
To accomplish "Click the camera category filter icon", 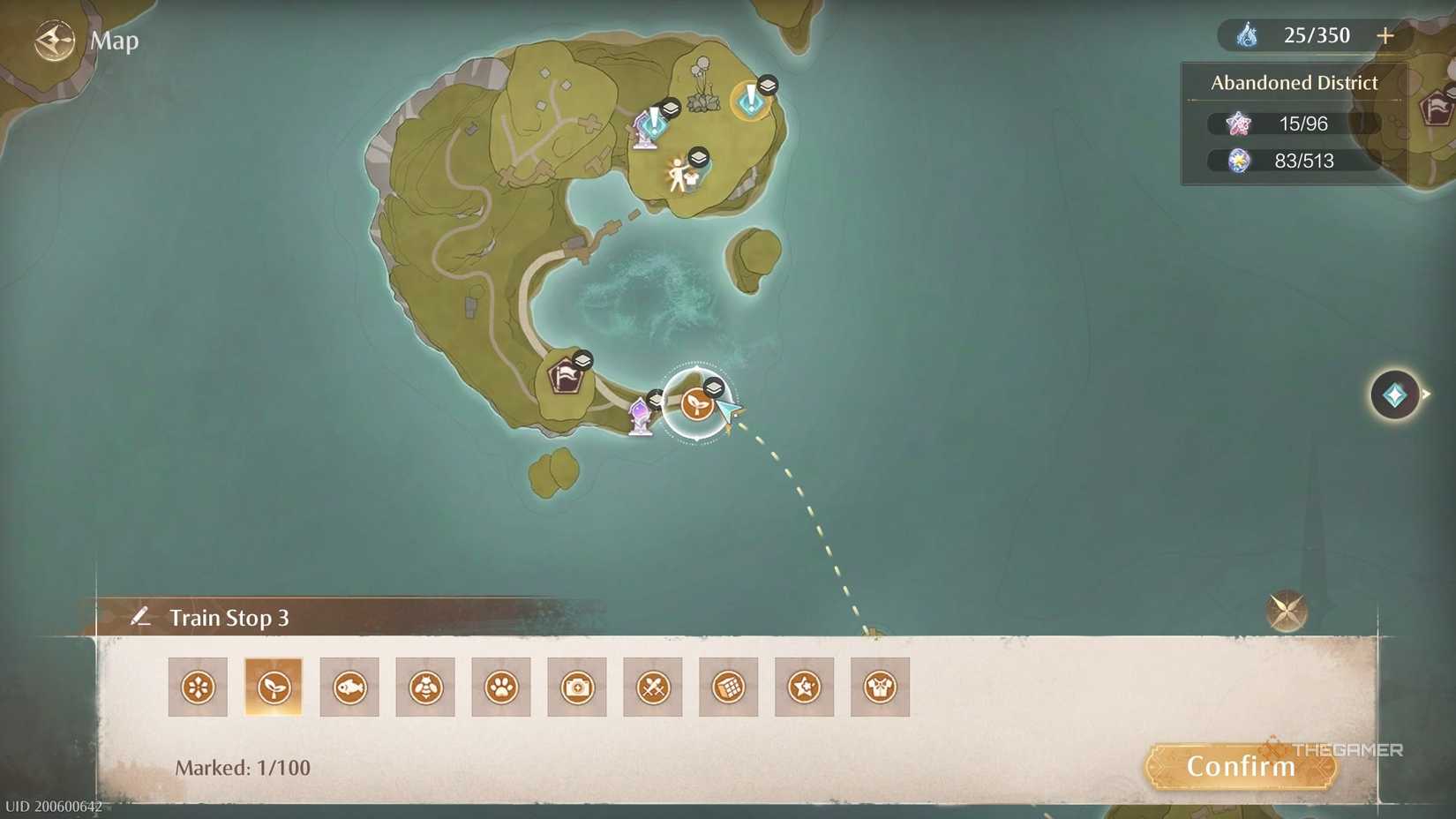I will [x=577, y=687].
